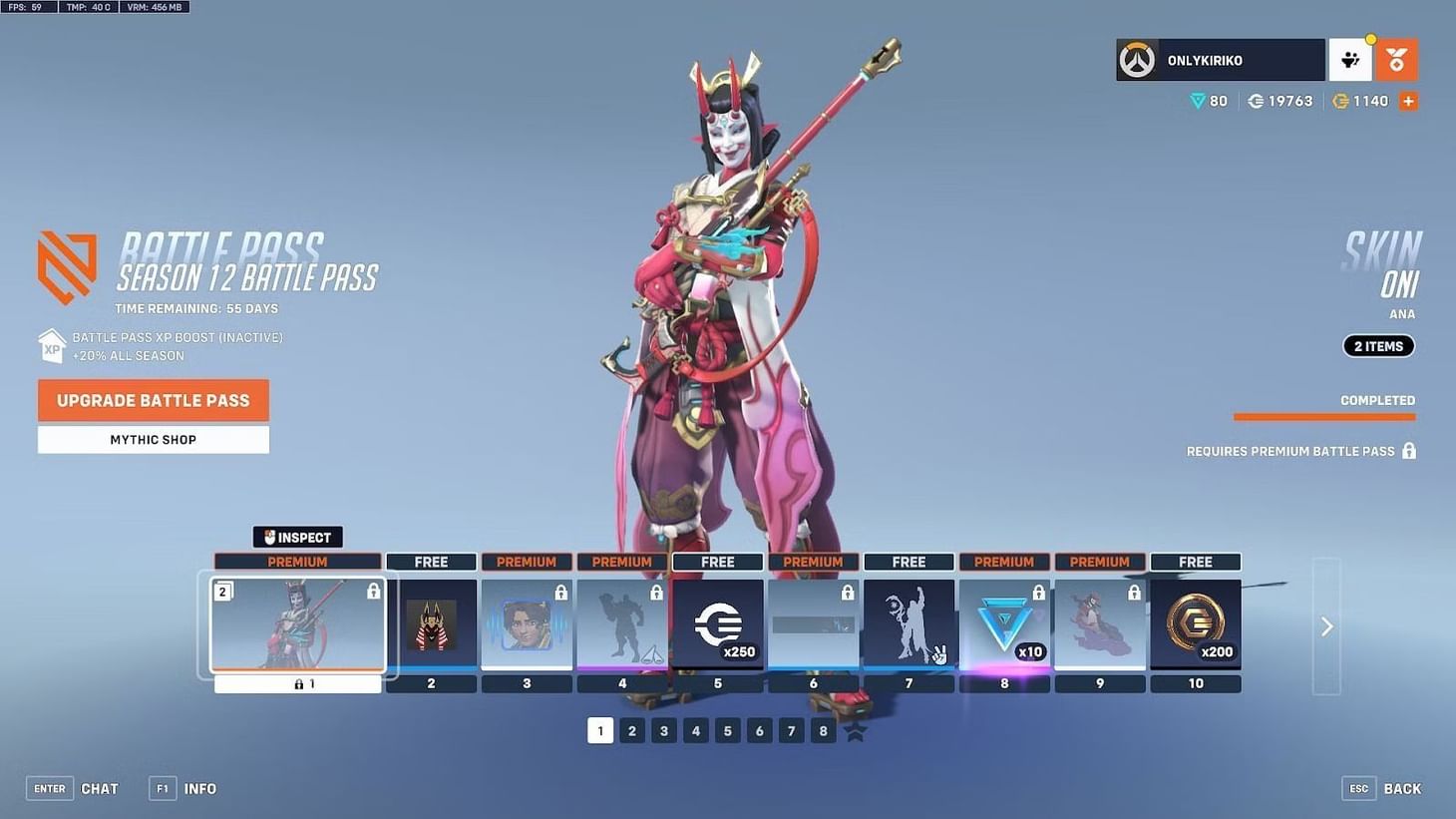Open the Mythic Shop
This screenshot has height=819, width=1456.
153,439
